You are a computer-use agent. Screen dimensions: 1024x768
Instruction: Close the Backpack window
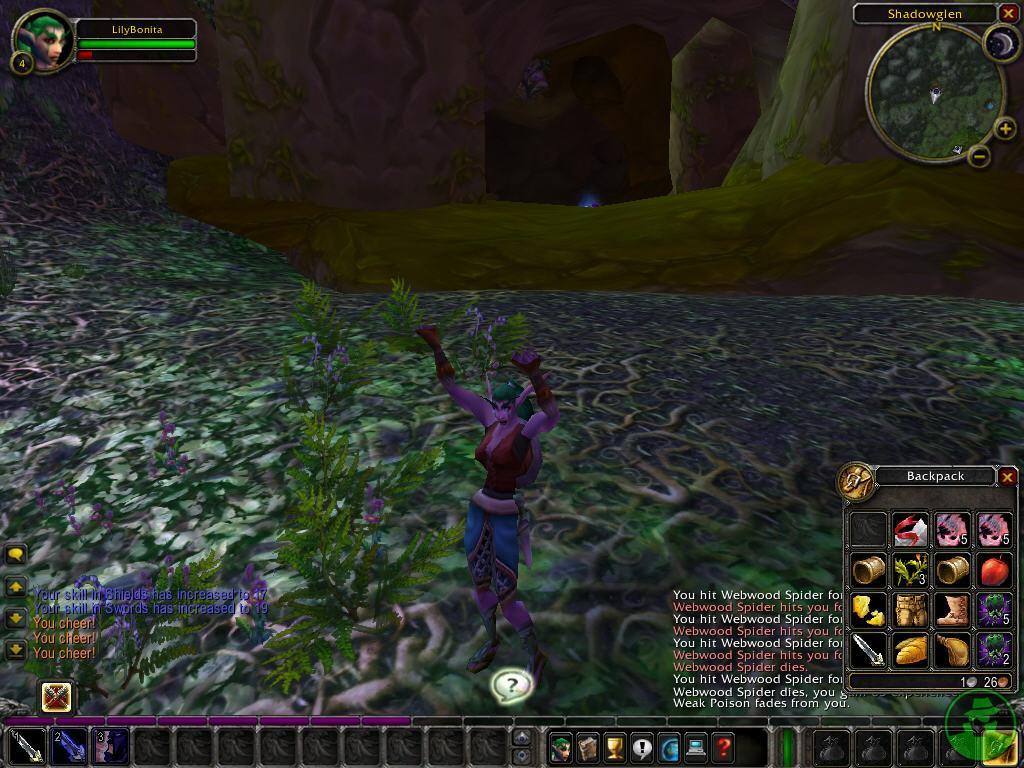tap(1007, 477)
